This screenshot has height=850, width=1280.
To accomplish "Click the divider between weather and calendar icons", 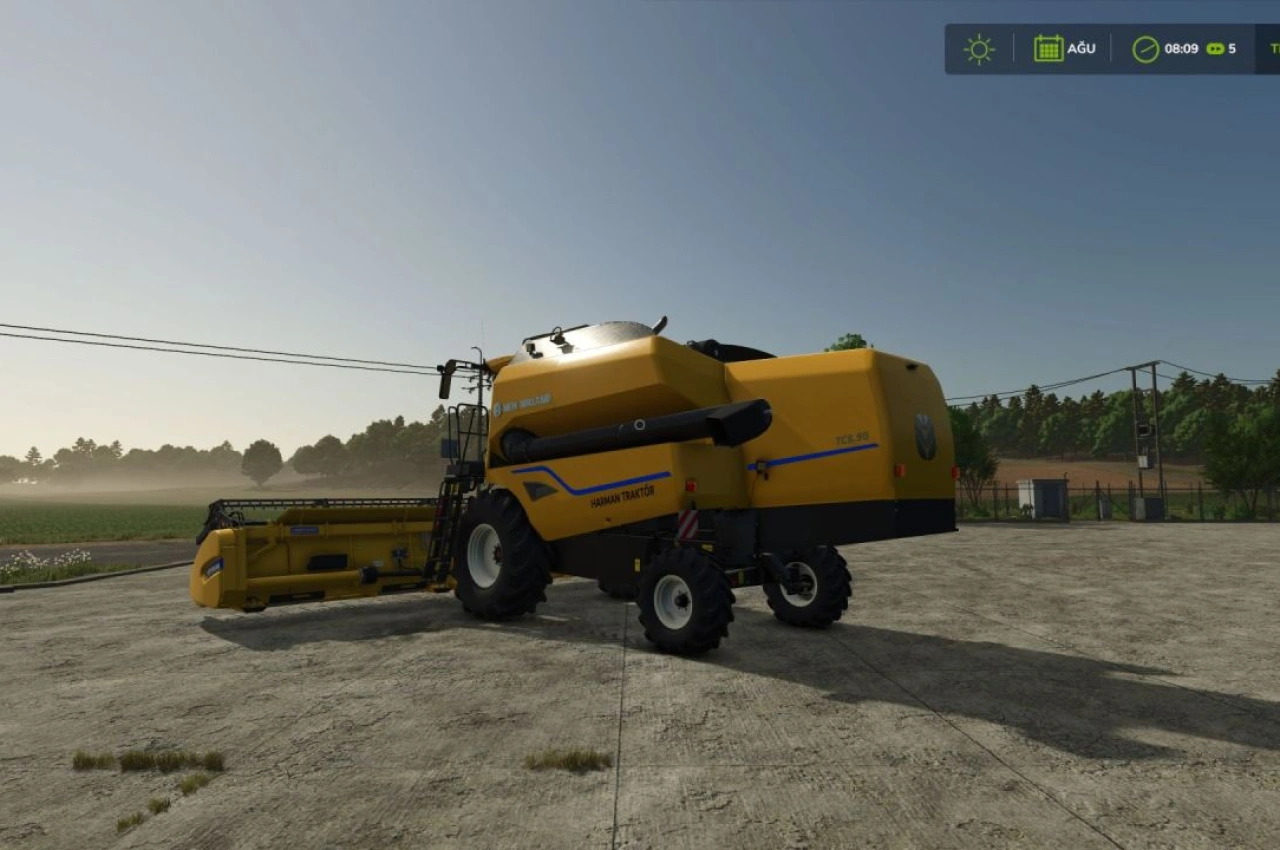I will pos(1013,47).
